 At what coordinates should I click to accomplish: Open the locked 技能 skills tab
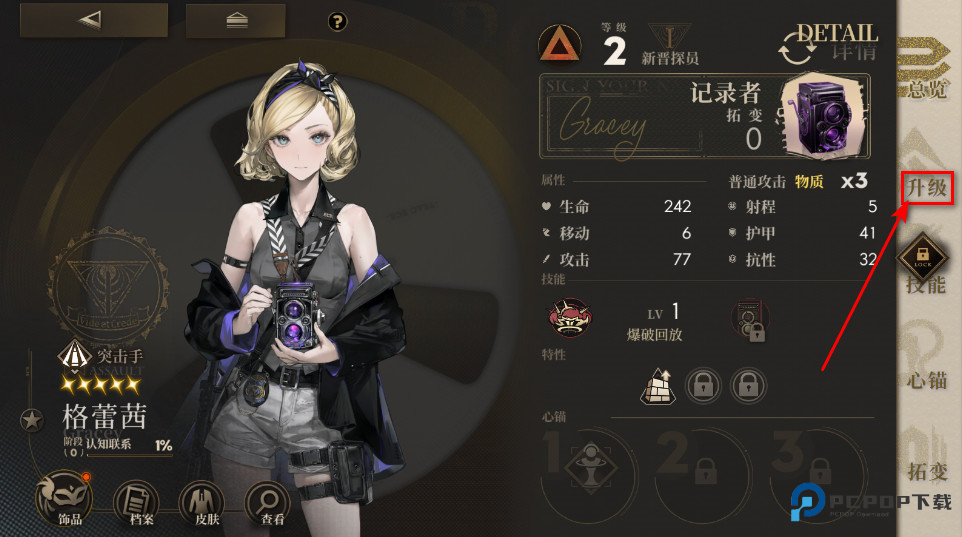point(926,268)
